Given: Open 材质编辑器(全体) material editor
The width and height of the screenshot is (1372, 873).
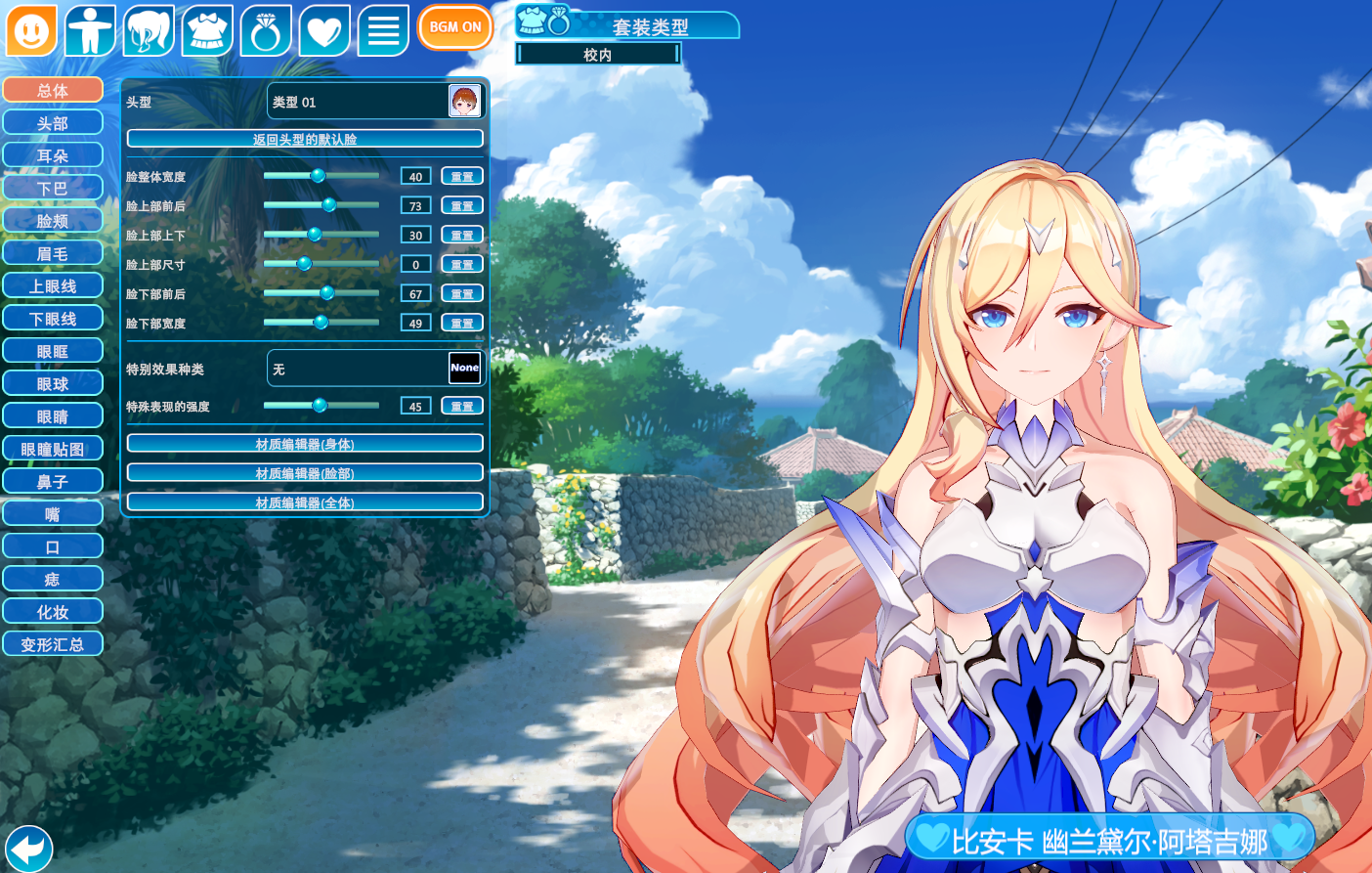Looking at the screenshot, I should pyautogui.click(x=305, y=502).
